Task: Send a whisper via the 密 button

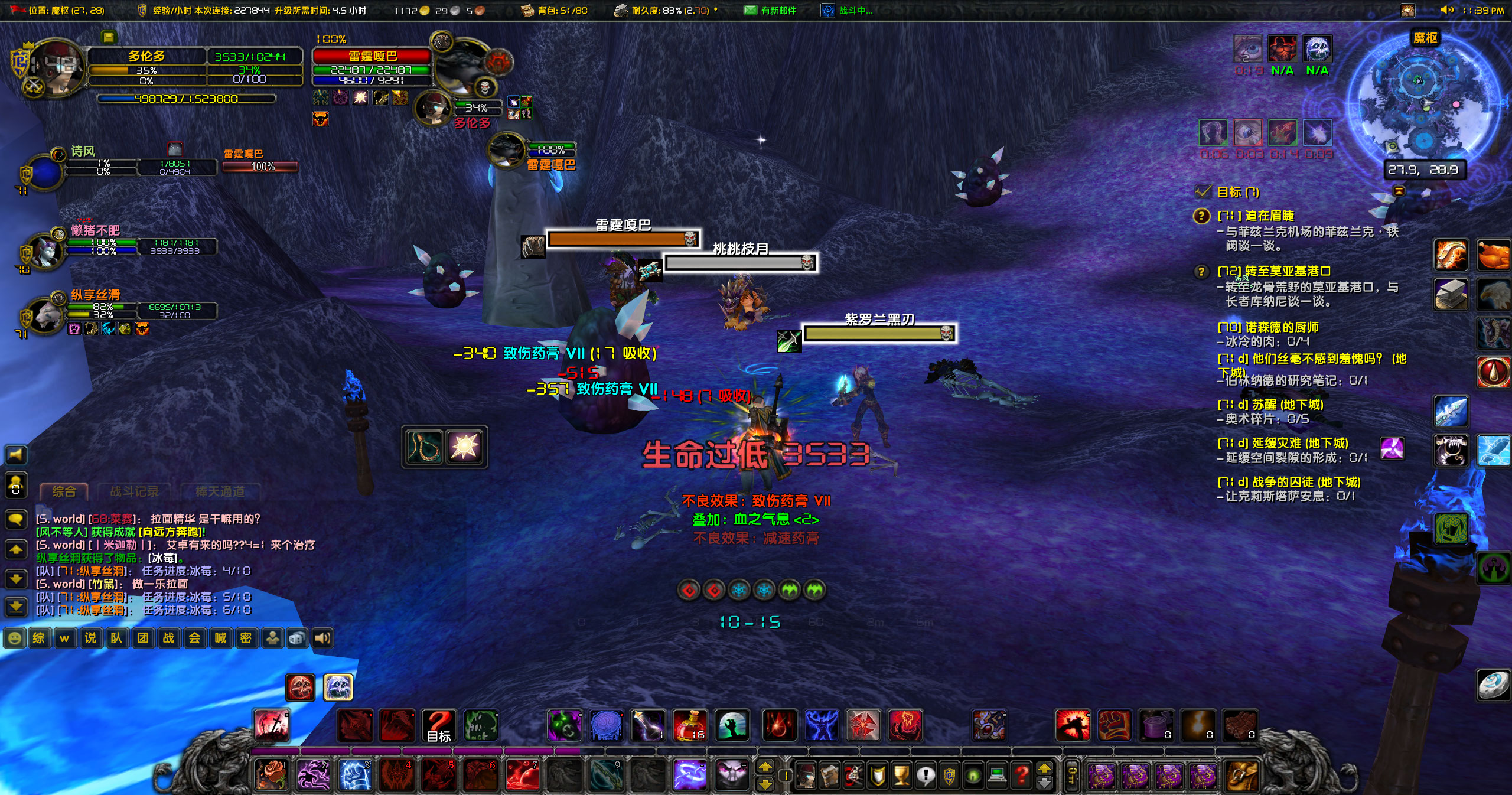Action: click(x=246, y=639)
